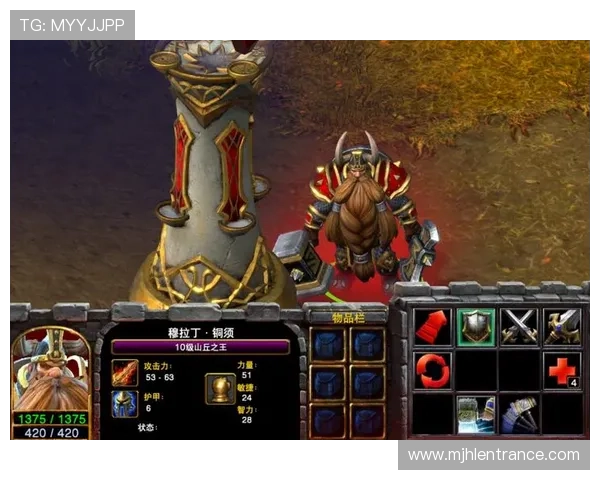Select the green-highlighted shield command
Viewport: 600px width, 480px height.
(475, 327)
